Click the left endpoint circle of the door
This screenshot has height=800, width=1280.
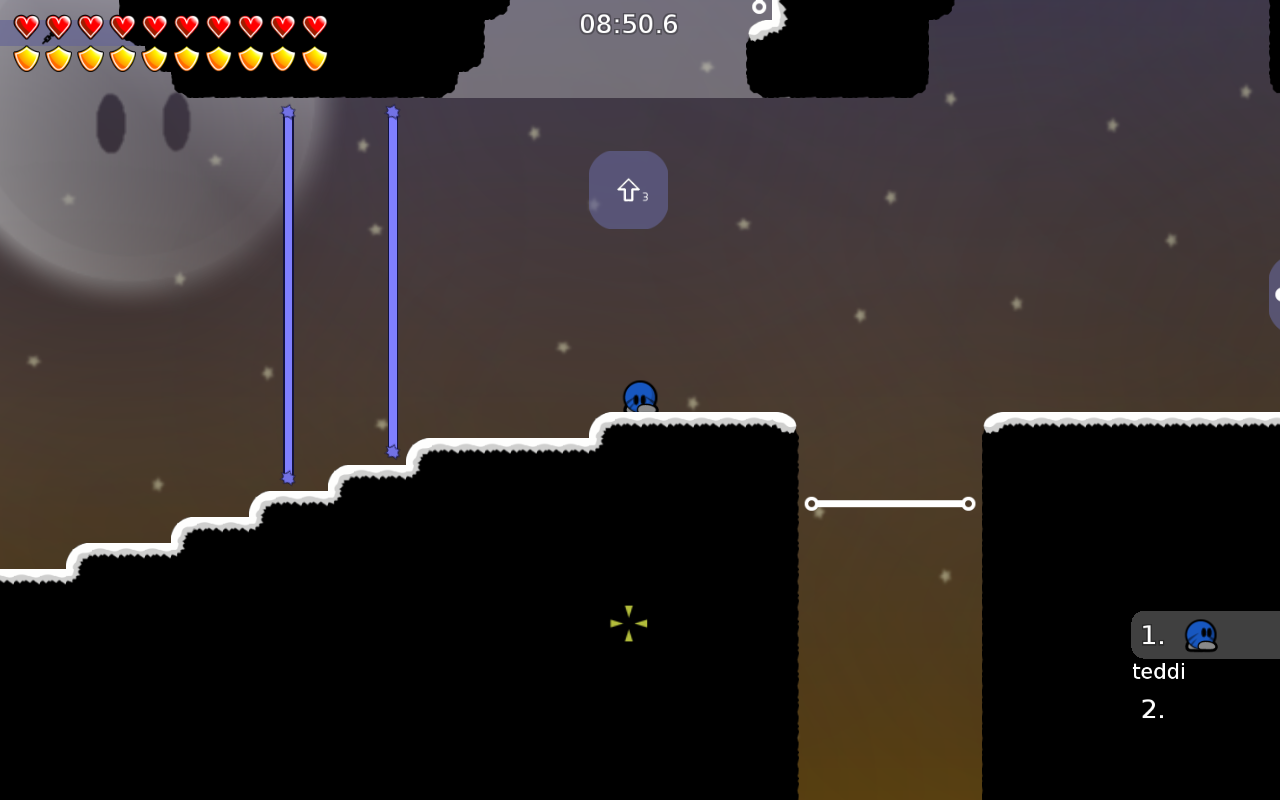tap(811, 504)
